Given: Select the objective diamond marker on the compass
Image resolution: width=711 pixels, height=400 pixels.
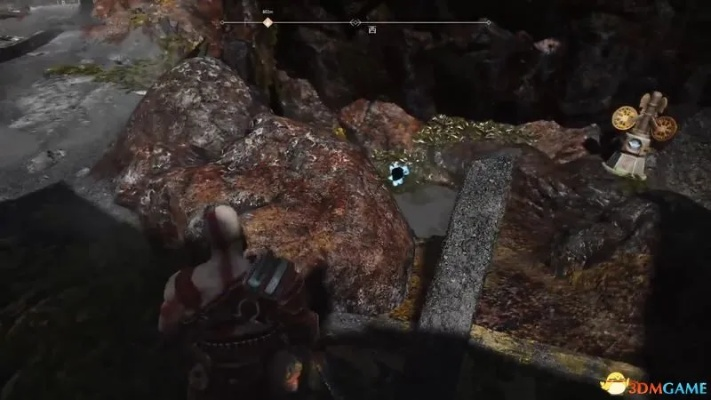Looking at the screenshot, I should click(x=267, y=22).
